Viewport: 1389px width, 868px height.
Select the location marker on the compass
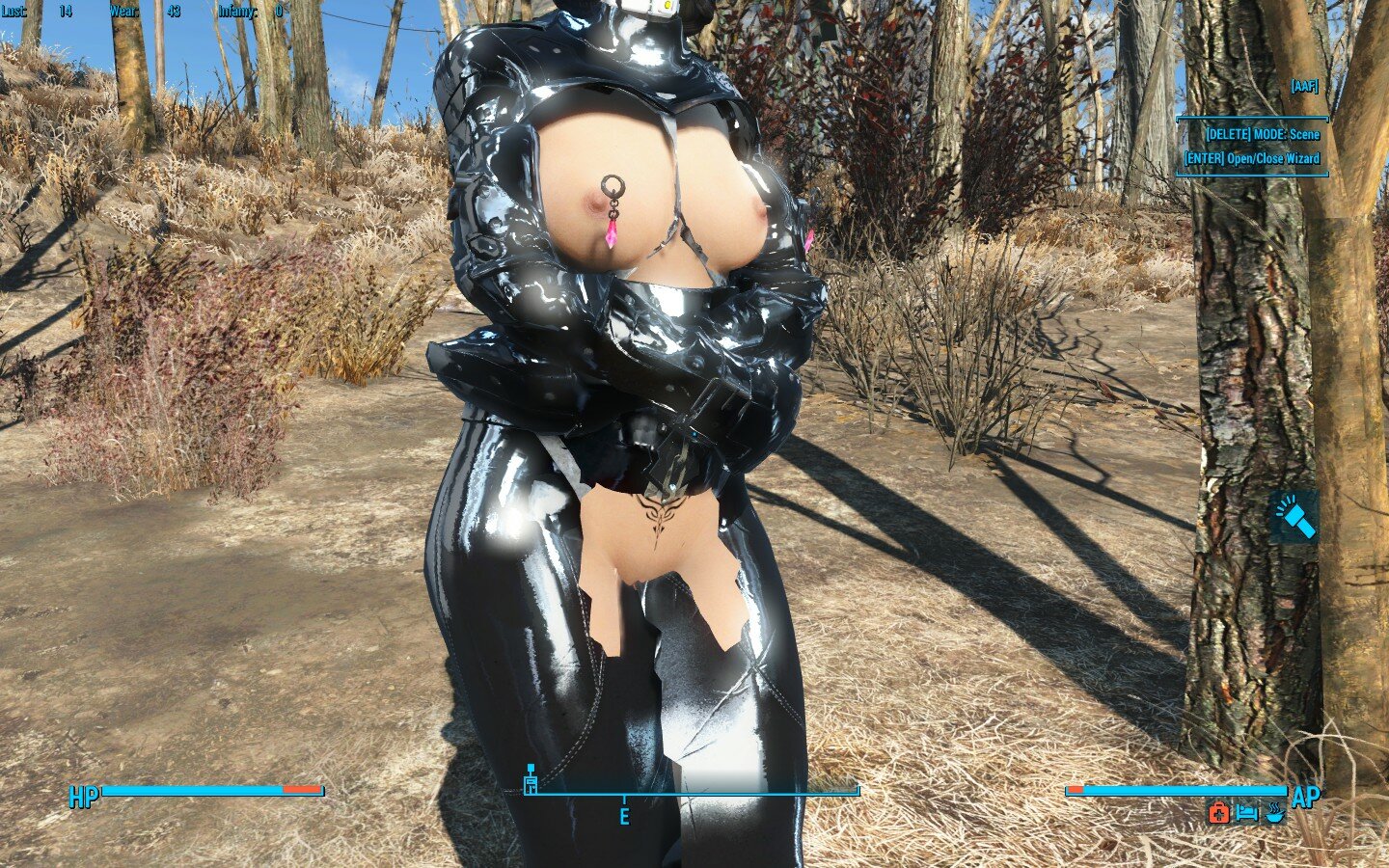530,781
